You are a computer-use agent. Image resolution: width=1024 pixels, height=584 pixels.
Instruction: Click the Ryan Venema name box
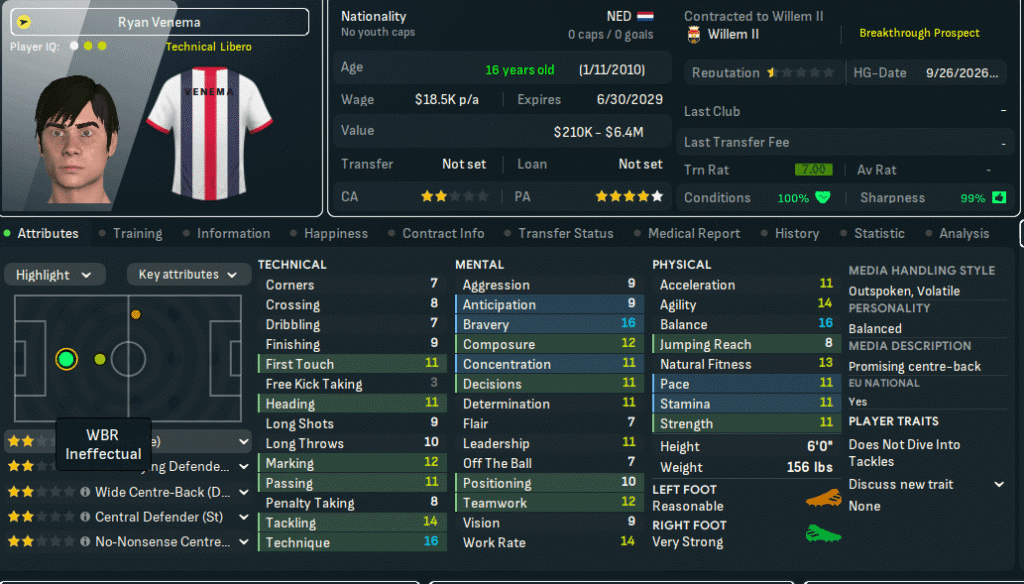(x=160, y=22)
